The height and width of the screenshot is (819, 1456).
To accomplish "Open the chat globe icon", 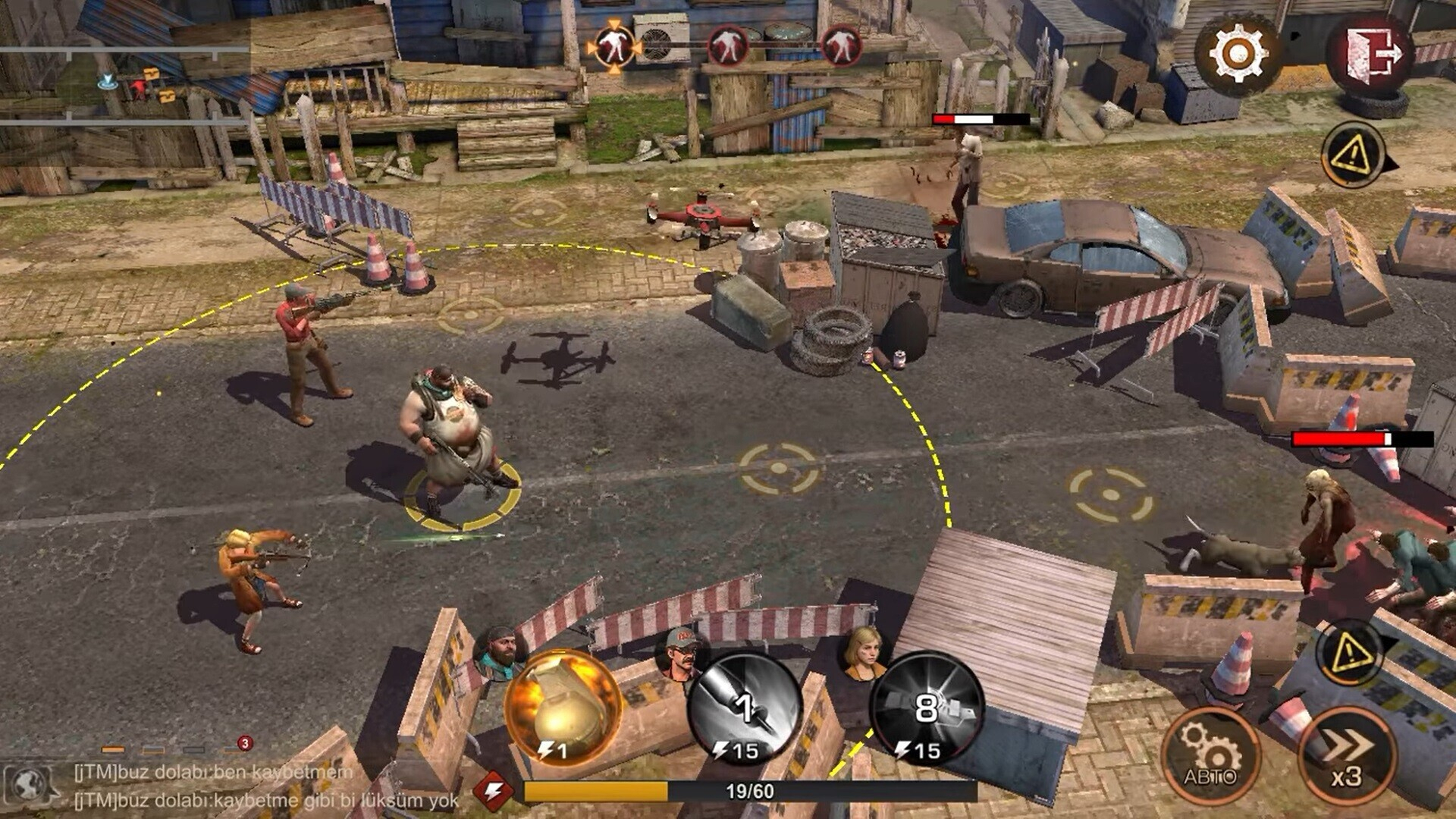I will (30, 785).
